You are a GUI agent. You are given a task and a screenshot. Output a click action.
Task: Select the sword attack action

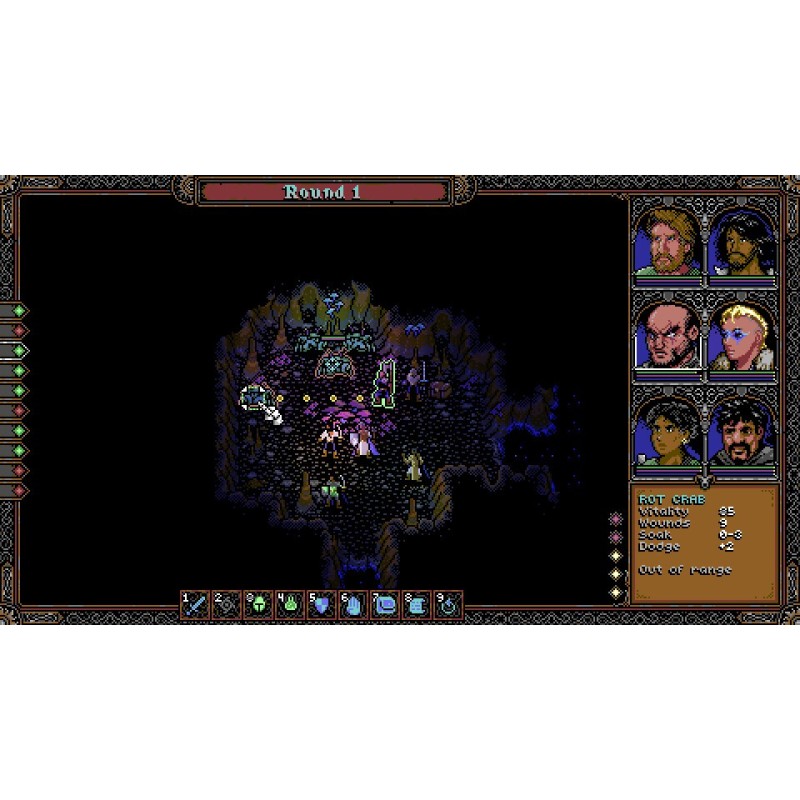tap(195, 605)
